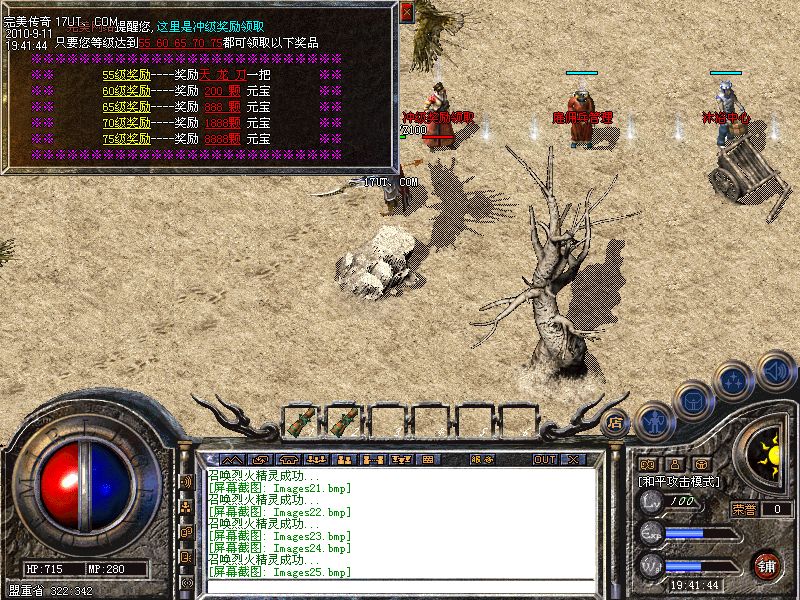
Task: Claim the 60级奖励 reward link
Action: pyautogui.click(x=126, y=91)
